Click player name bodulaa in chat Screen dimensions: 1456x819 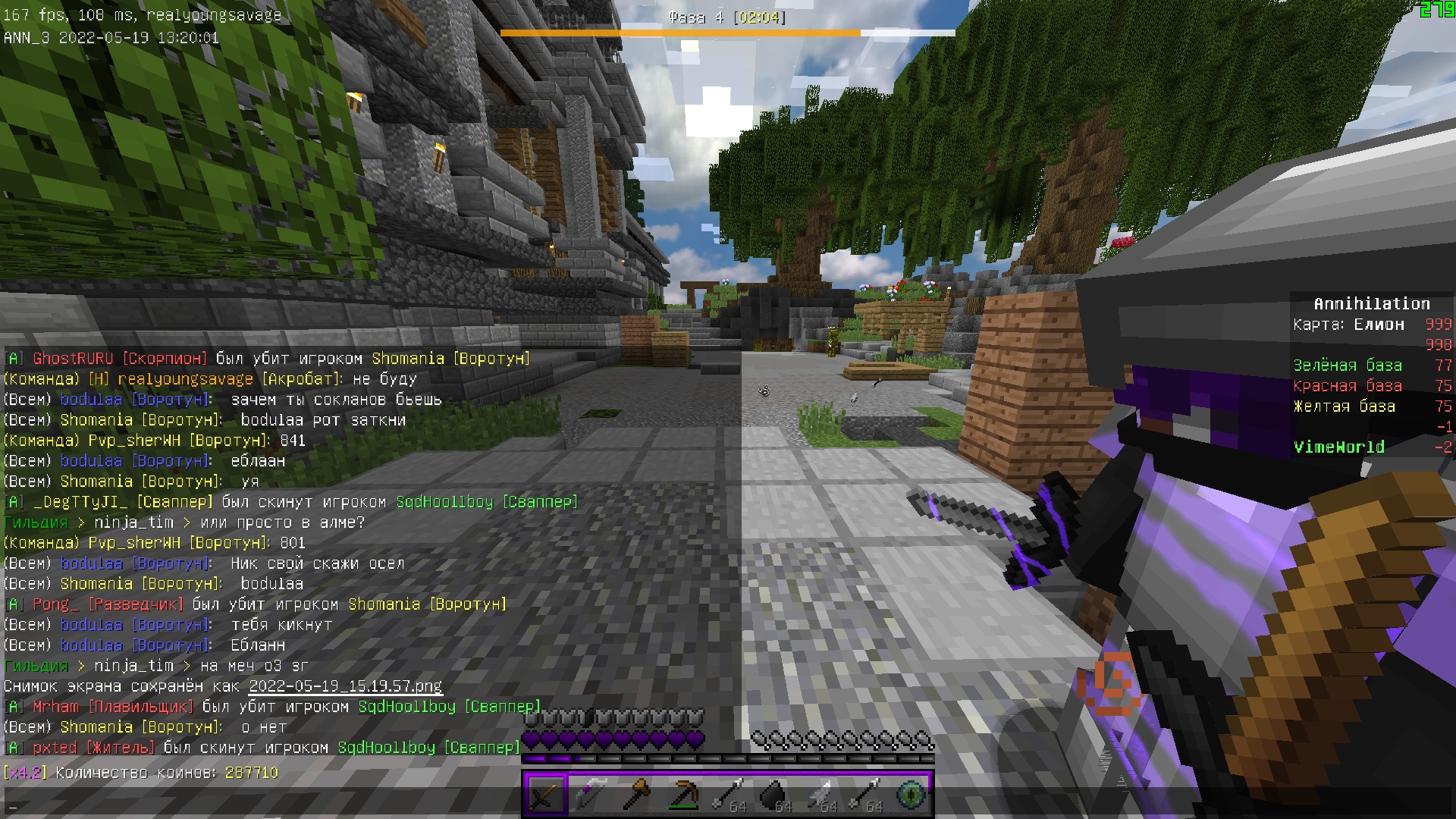[x=91, y=399]
